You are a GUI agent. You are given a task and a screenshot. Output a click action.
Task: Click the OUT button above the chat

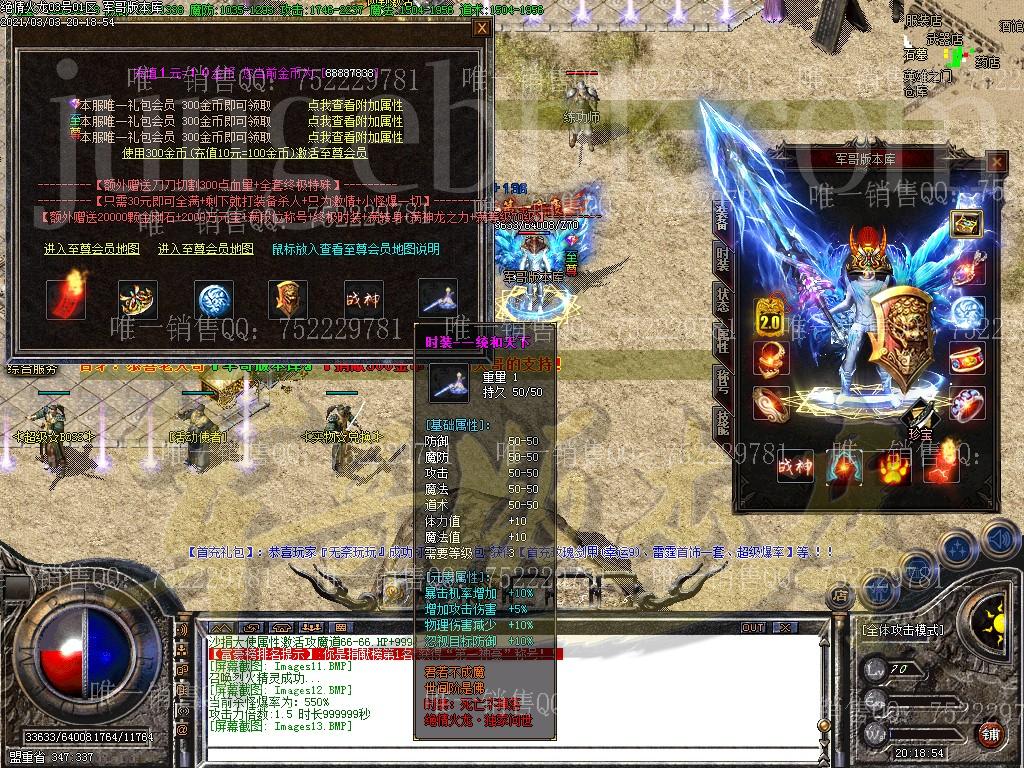pos(752,628)
